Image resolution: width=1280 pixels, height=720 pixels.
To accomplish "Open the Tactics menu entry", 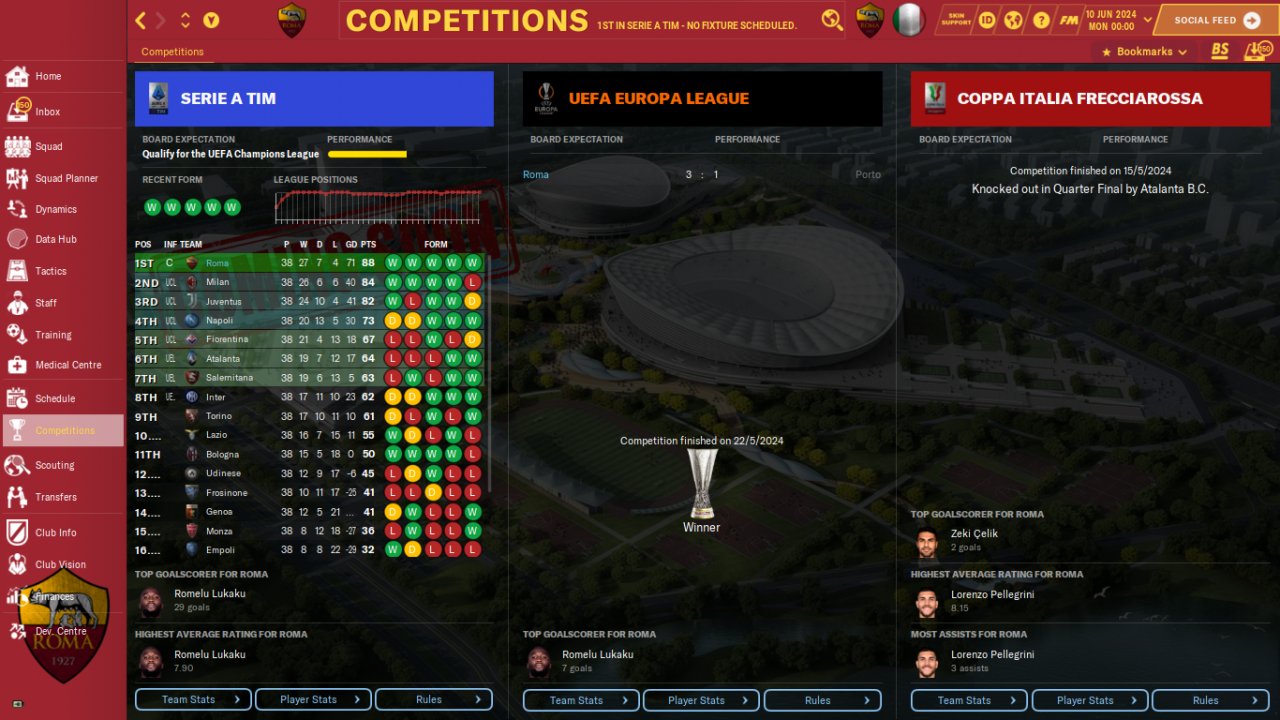I will tap(50, 271).
